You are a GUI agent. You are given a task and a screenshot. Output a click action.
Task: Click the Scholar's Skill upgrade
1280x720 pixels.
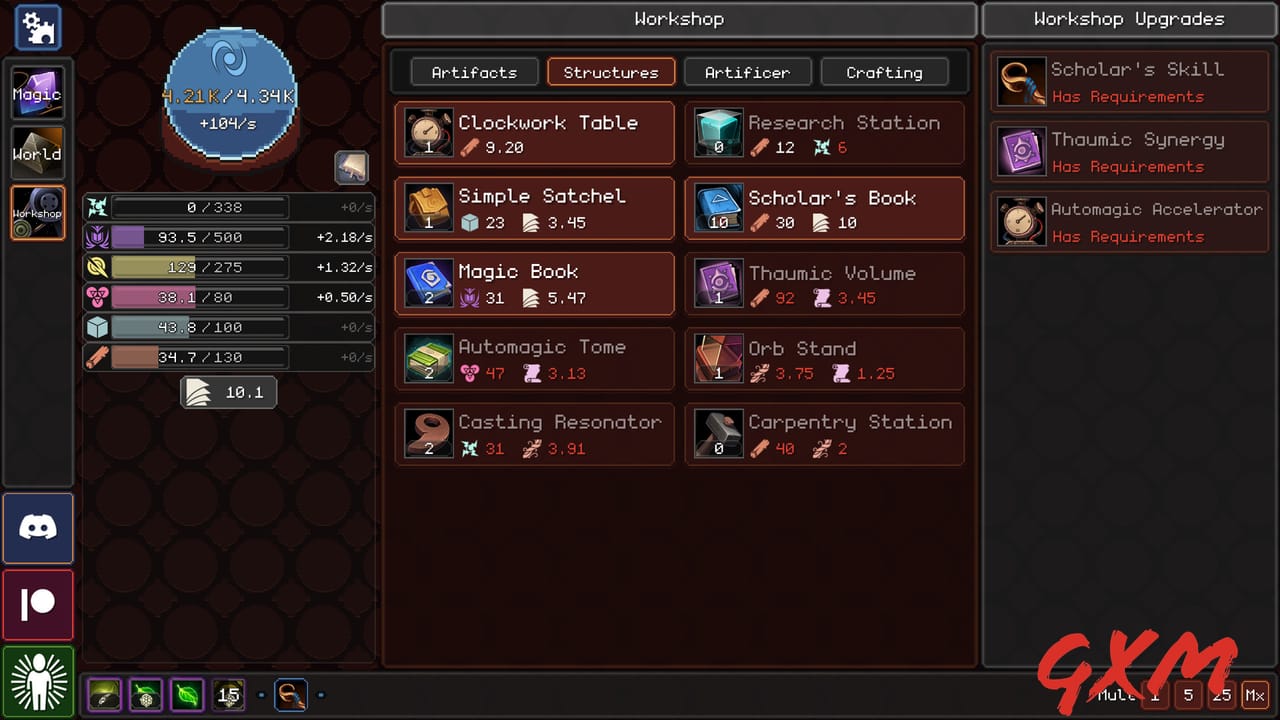[x=1128, y=80]
